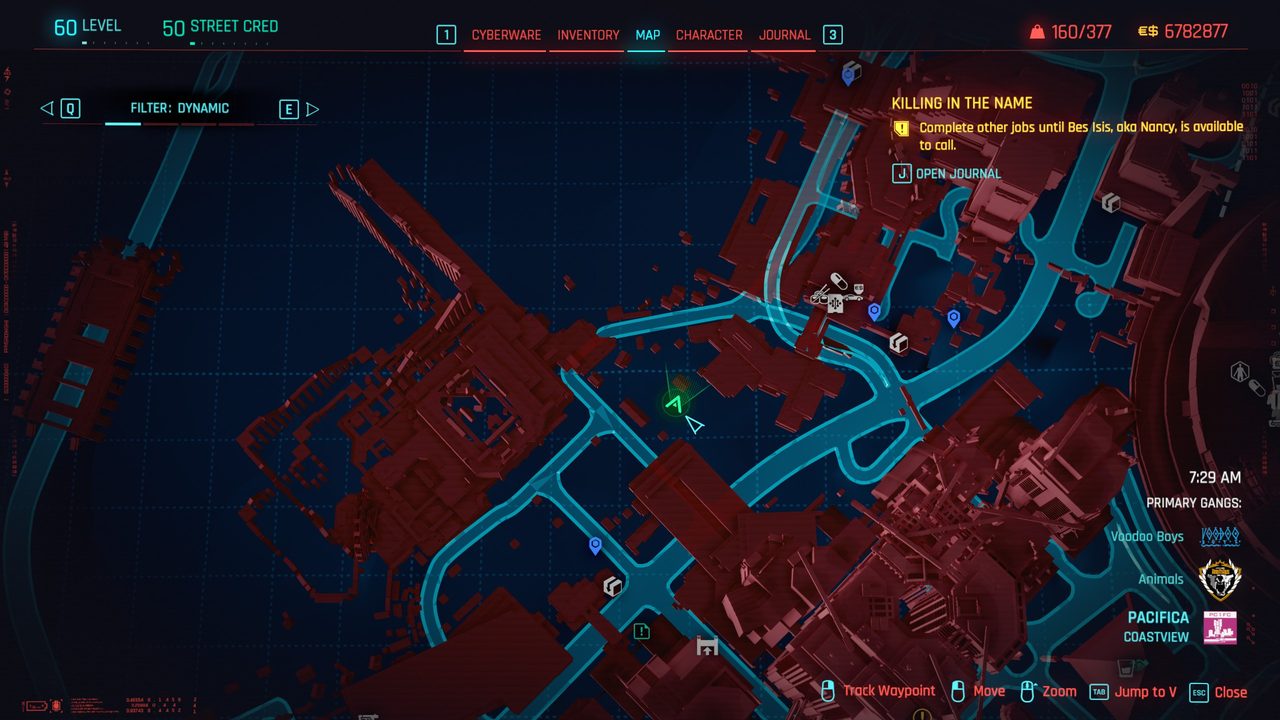Select the Map tab
Viewport: 1280px width, 720px height.
(x=647, y=35)
